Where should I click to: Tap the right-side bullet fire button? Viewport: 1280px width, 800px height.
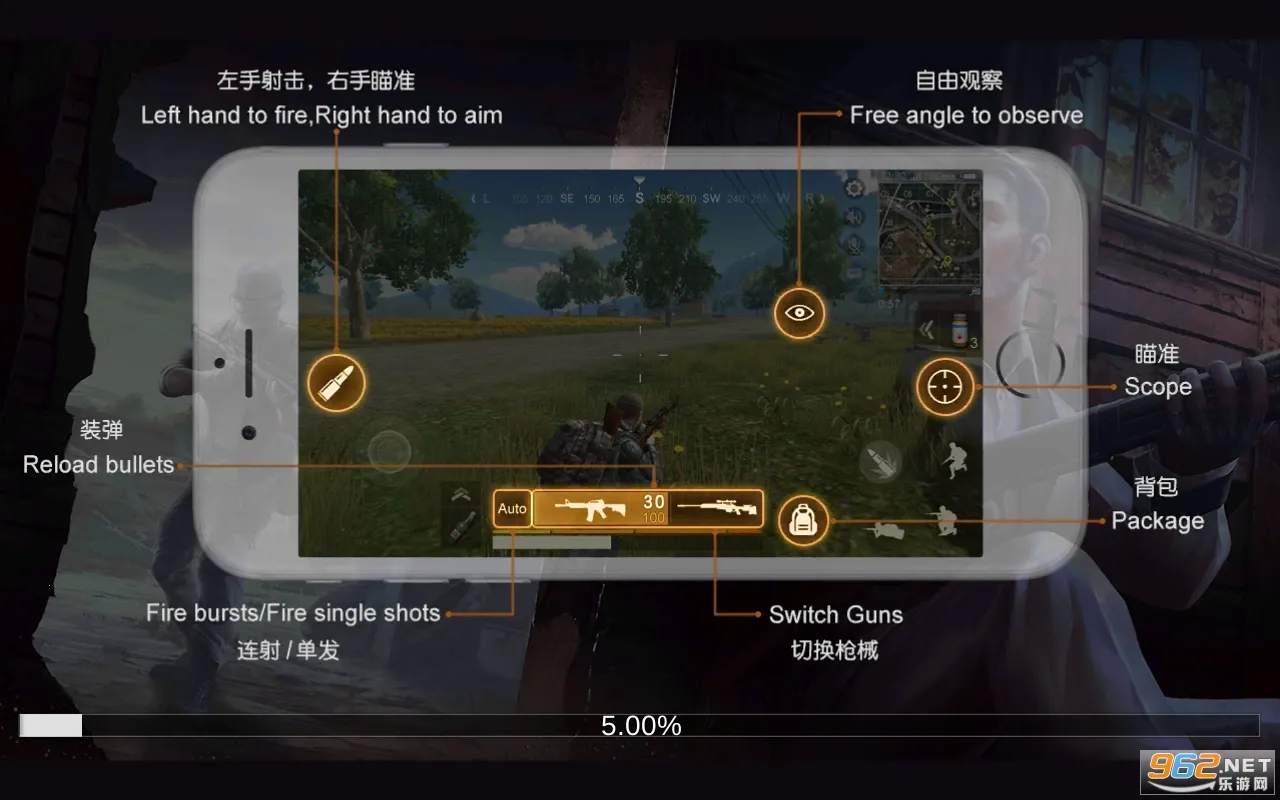[x=881, y=461]
